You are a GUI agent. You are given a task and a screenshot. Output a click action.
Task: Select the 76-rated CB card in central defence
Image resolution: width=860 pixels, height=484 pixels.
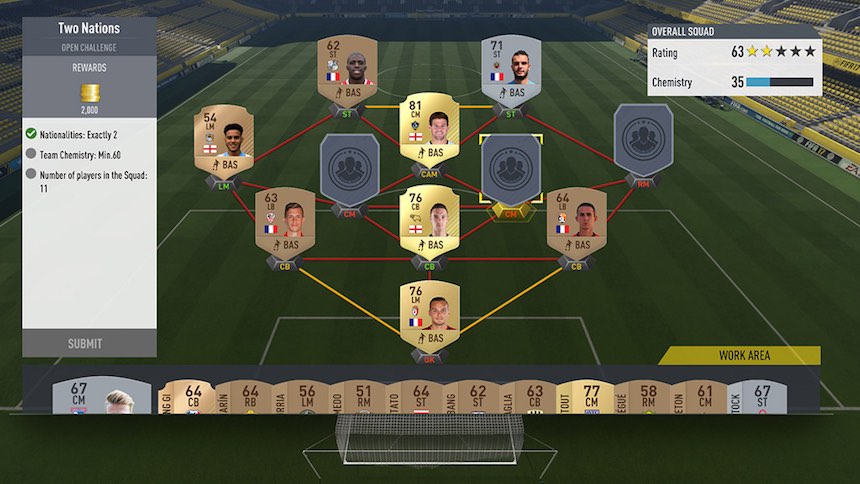pos(429,220)
